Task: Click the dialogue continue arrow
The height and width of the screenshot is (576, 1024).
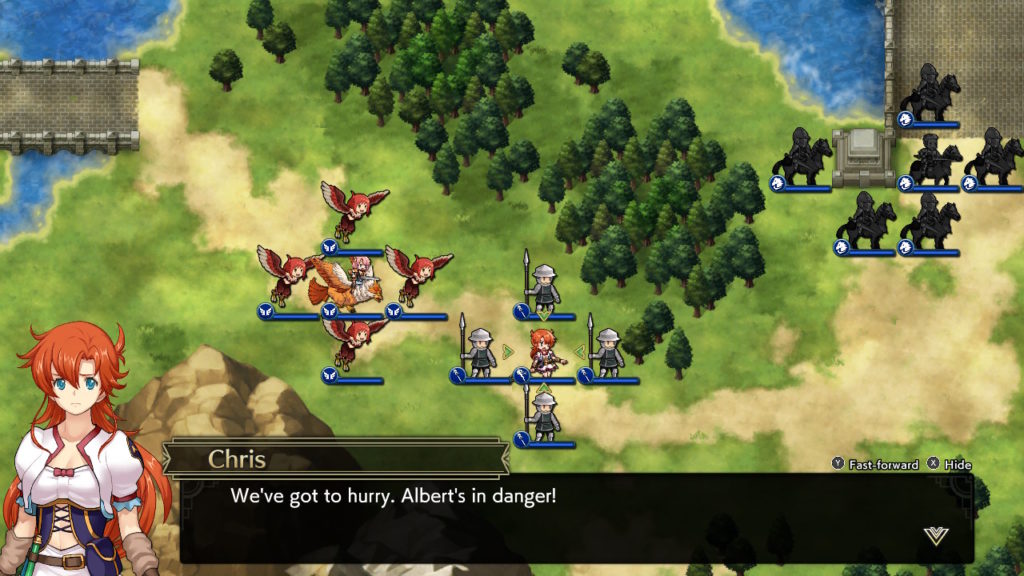Action: pos(935,536)
